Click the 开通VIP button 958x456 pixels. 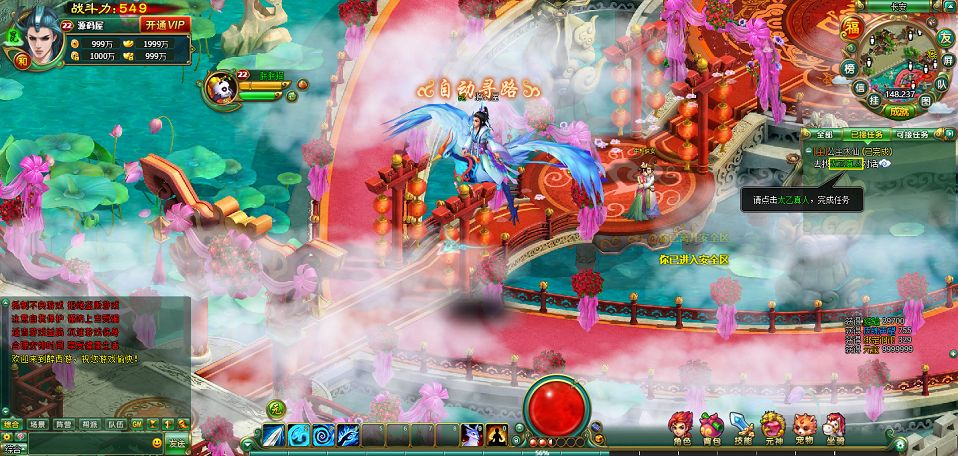165,24
